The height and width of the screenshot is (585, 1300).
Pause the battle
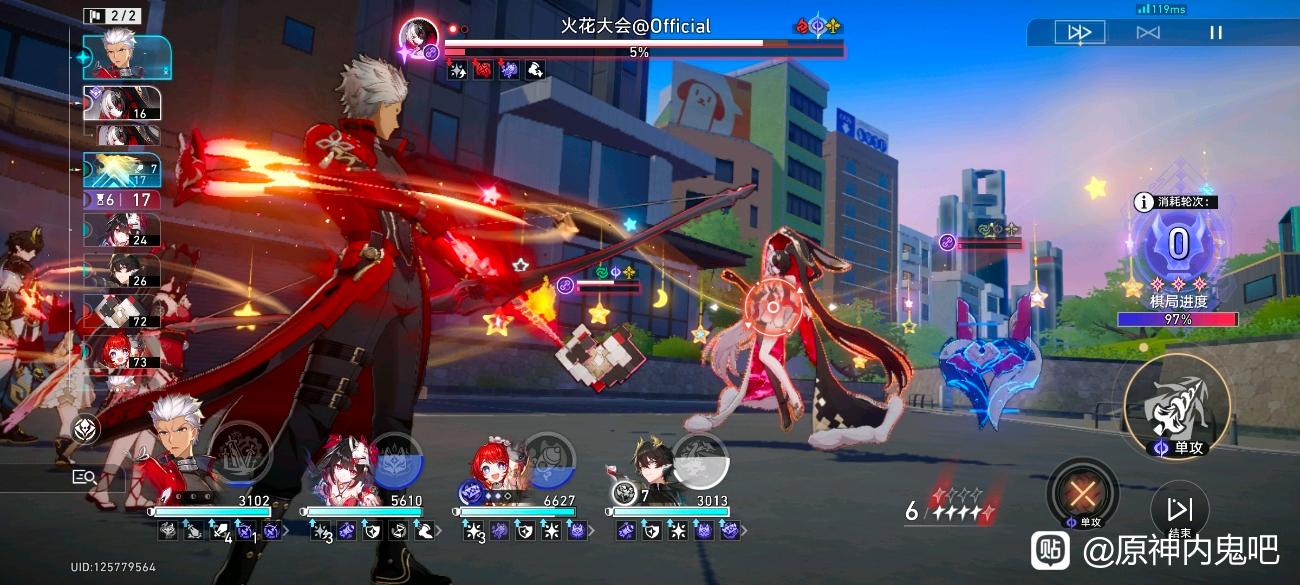click(x=1216, y=33)
